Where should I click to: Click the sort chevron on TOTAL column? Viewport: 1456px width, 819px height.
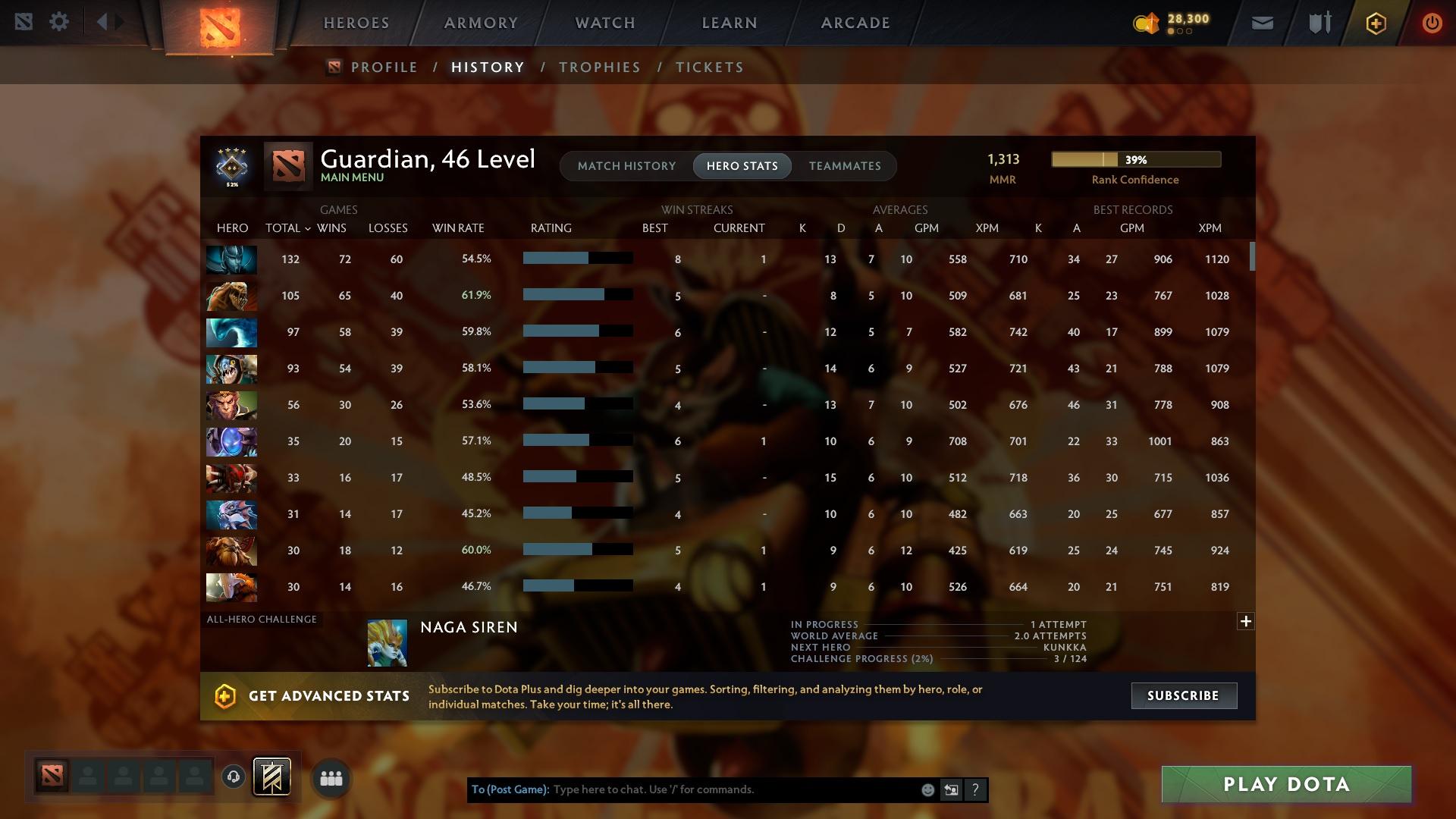(x=307, y=227)
